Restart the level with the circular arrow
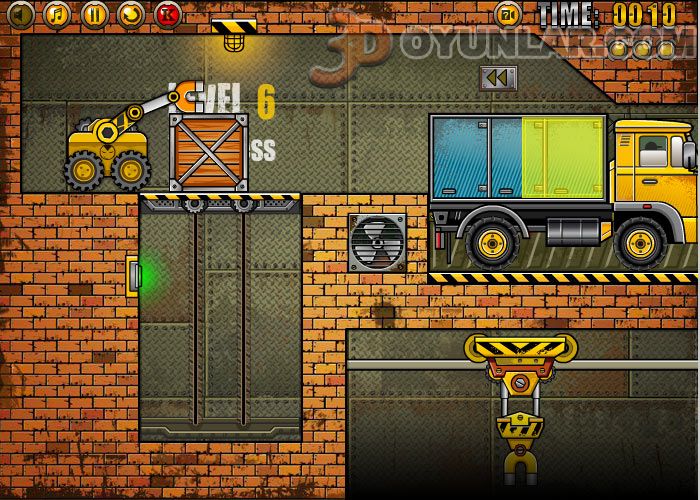This screenshot has height=500, width=700. pos(131,14)
